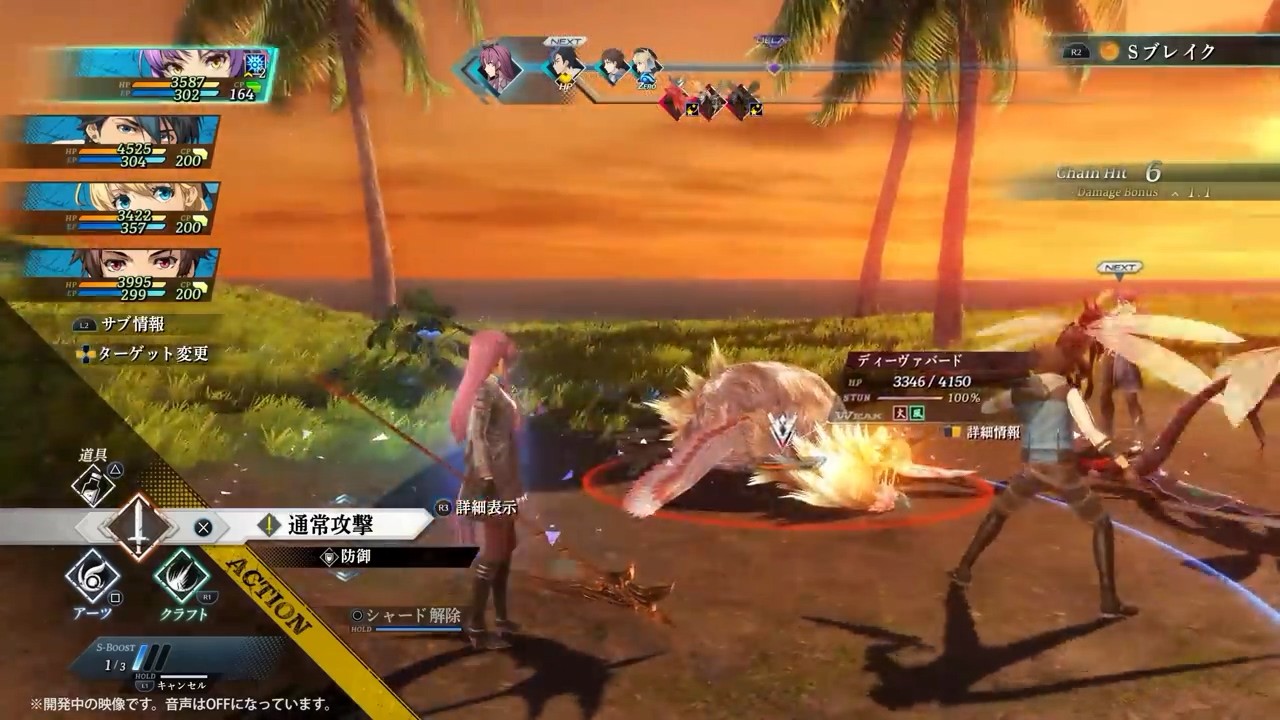Trigger the Sブレイク command

coord(1170,51)
